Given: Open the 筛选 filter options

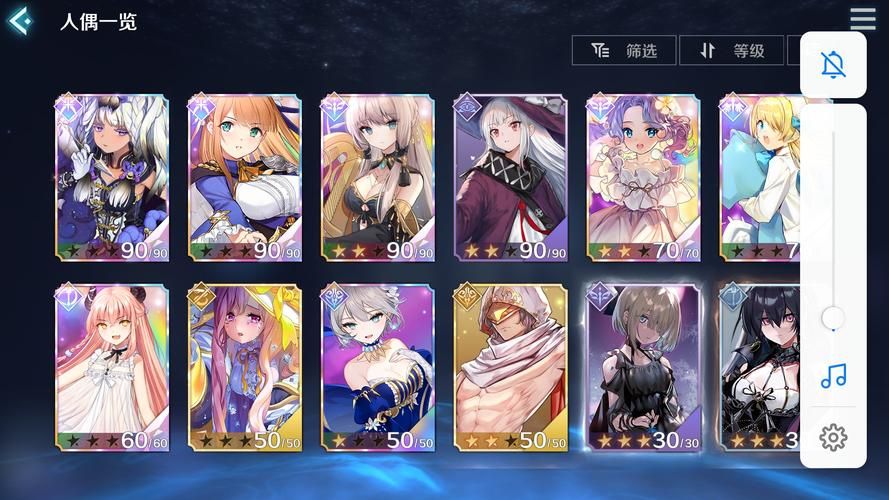Looking at the screenshot, I should click(x=625, y=50).
